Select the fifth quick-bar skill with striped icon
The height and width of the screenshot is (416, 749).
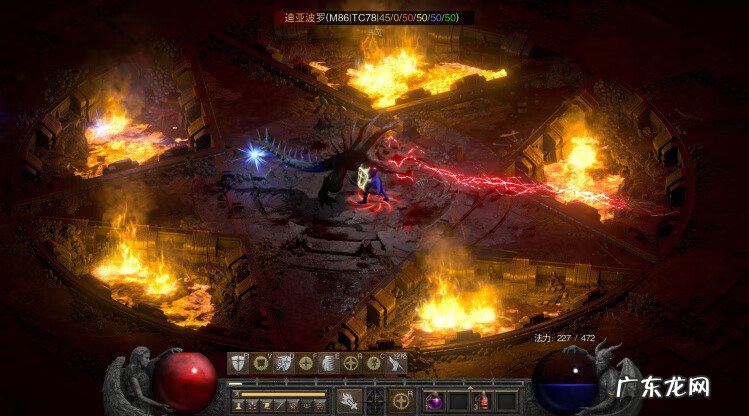329,364
